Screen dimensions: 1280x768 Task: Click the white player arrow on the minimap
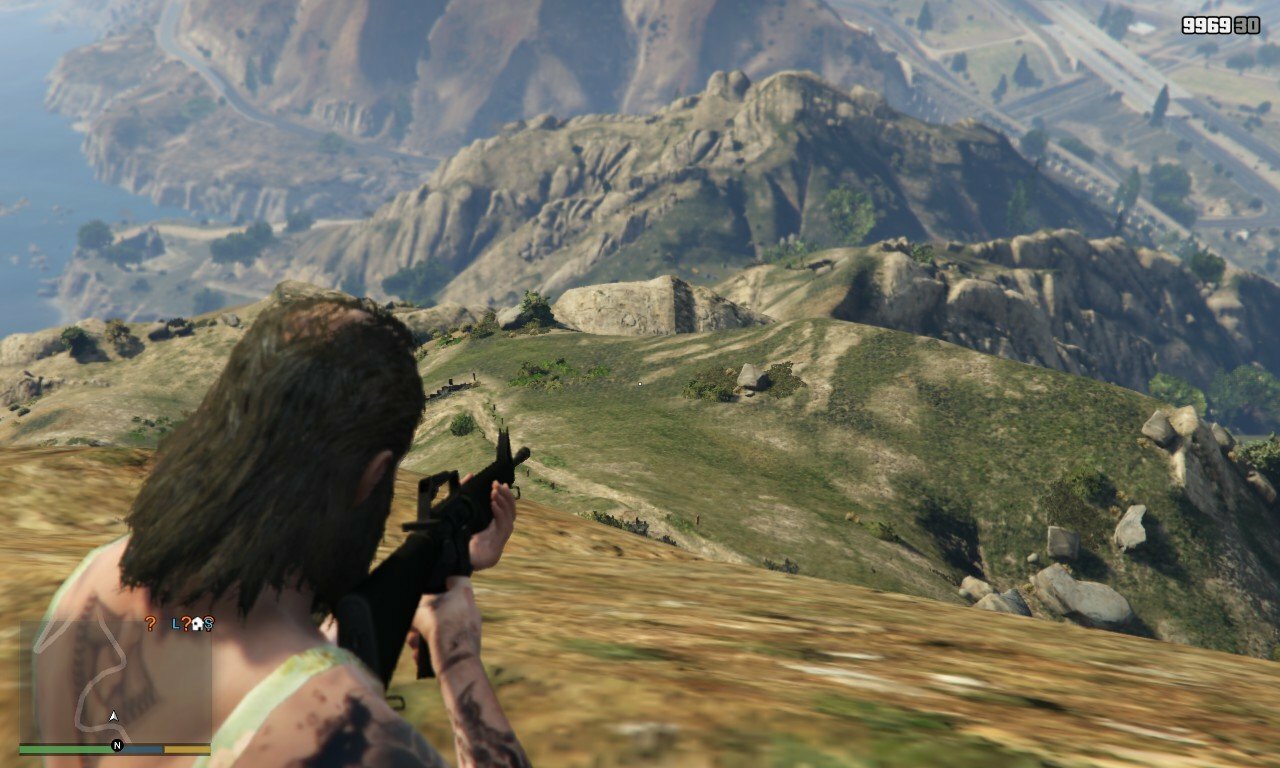[114, 716]
